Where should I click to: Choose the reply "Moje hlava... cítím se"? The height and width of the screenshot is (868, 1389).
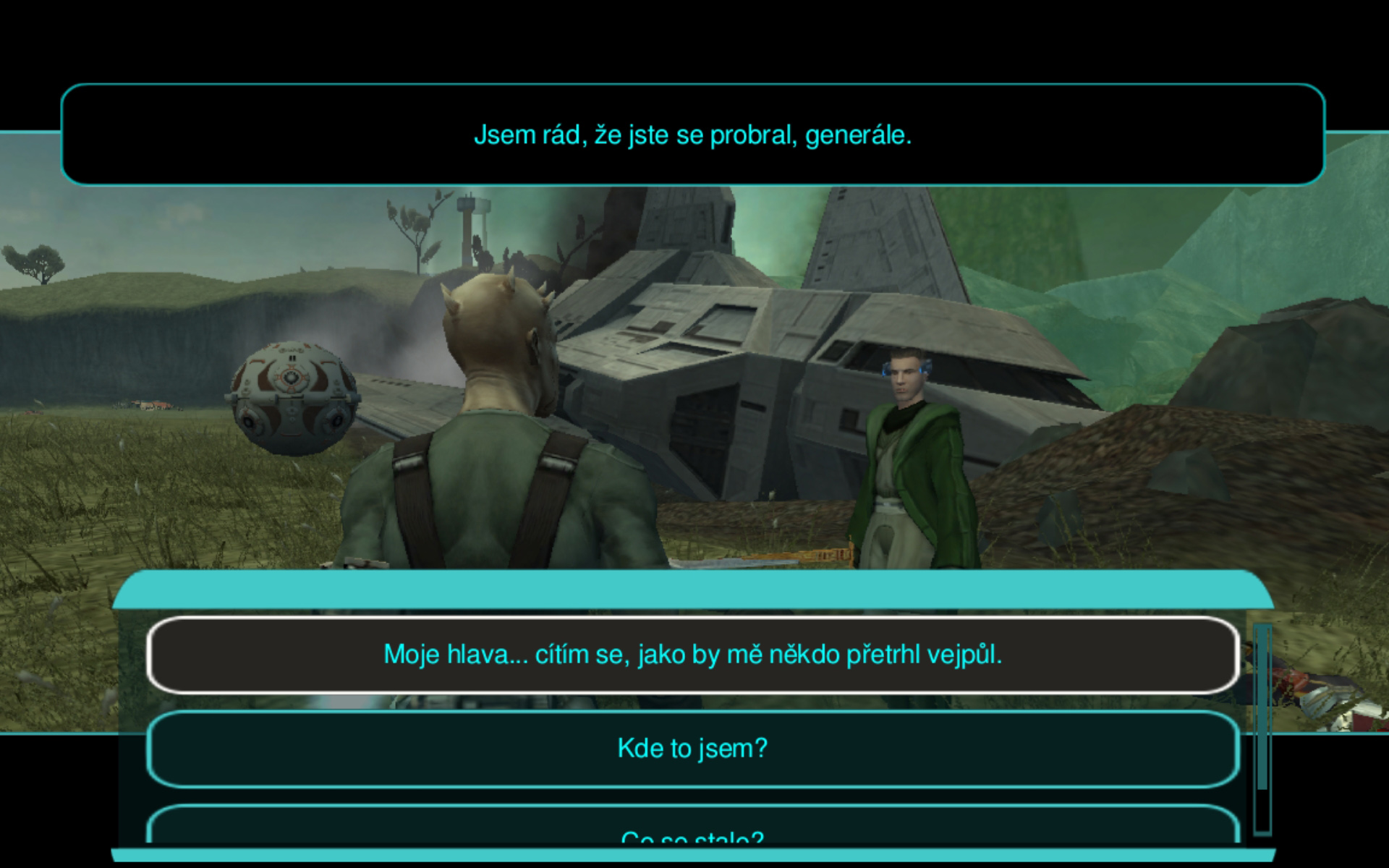[692, 655]
